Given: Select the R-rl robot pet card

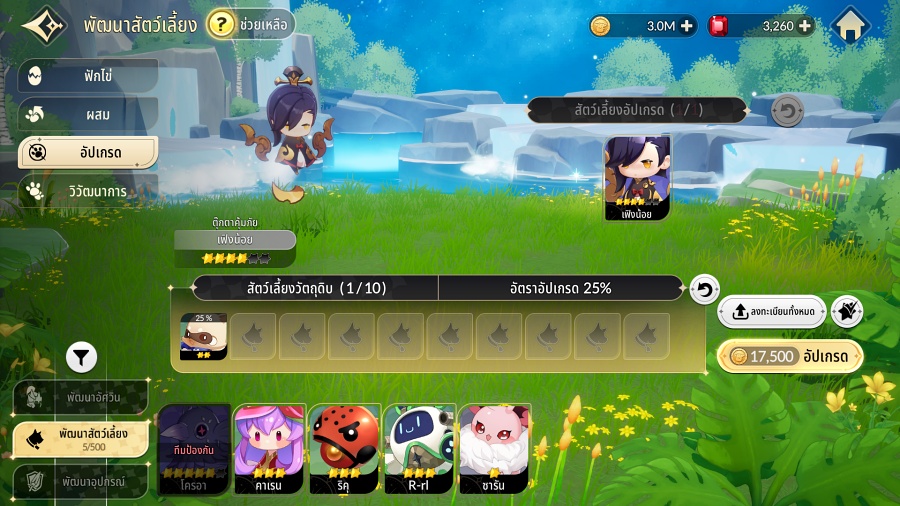Looking at the screenshot, I should tap(419, 449).
